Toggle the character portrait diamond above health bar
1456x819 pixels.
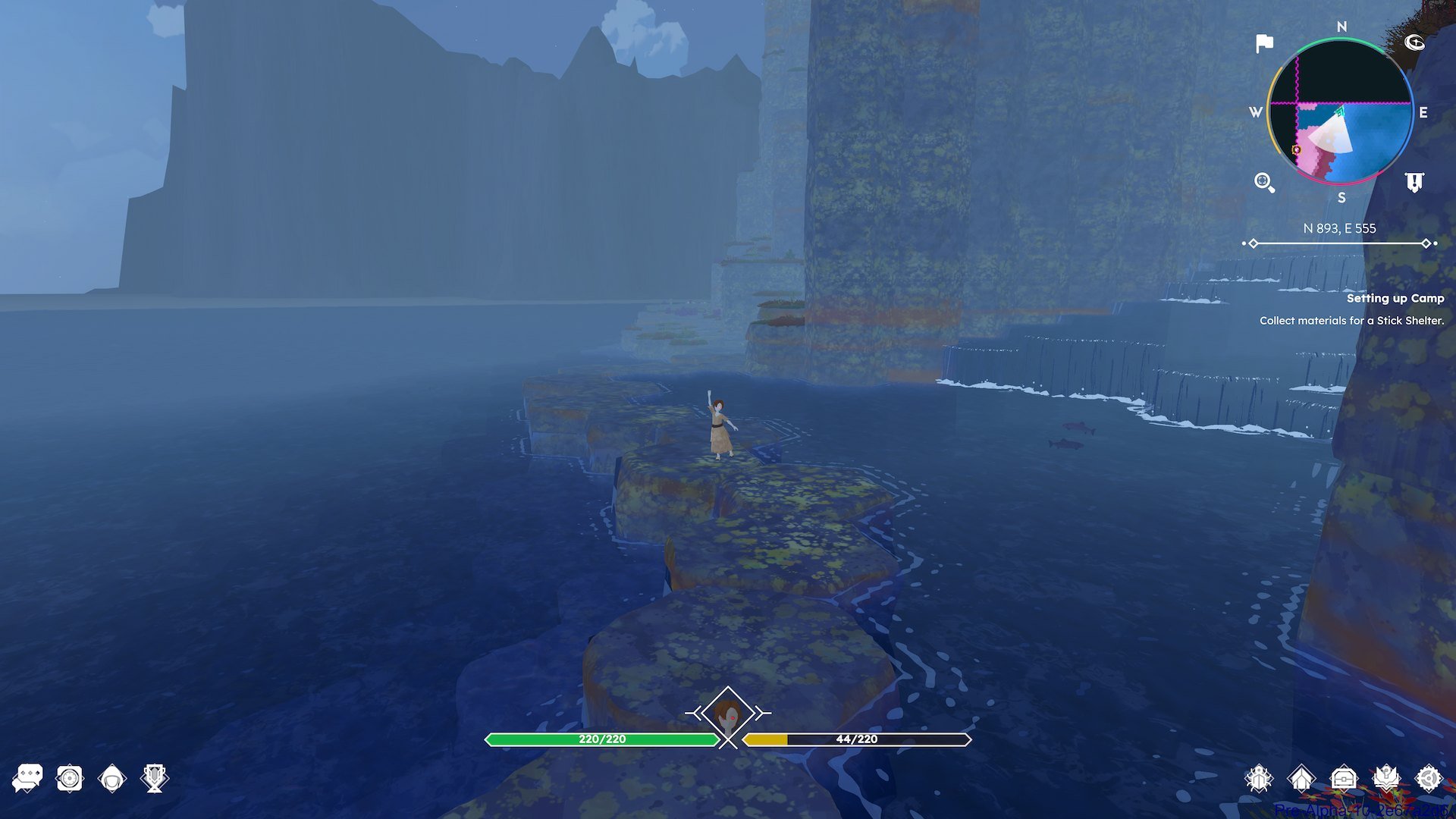[x=726, y=713]
